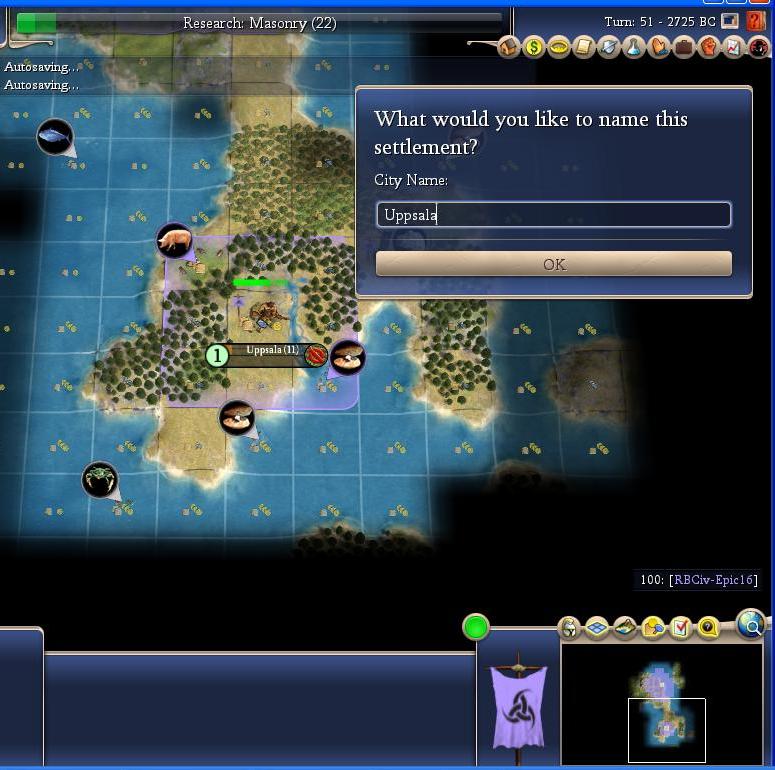Viewport: 775px width, 770px height.
Task: Select the Uppsala city name bar
Action: (272, 352)
